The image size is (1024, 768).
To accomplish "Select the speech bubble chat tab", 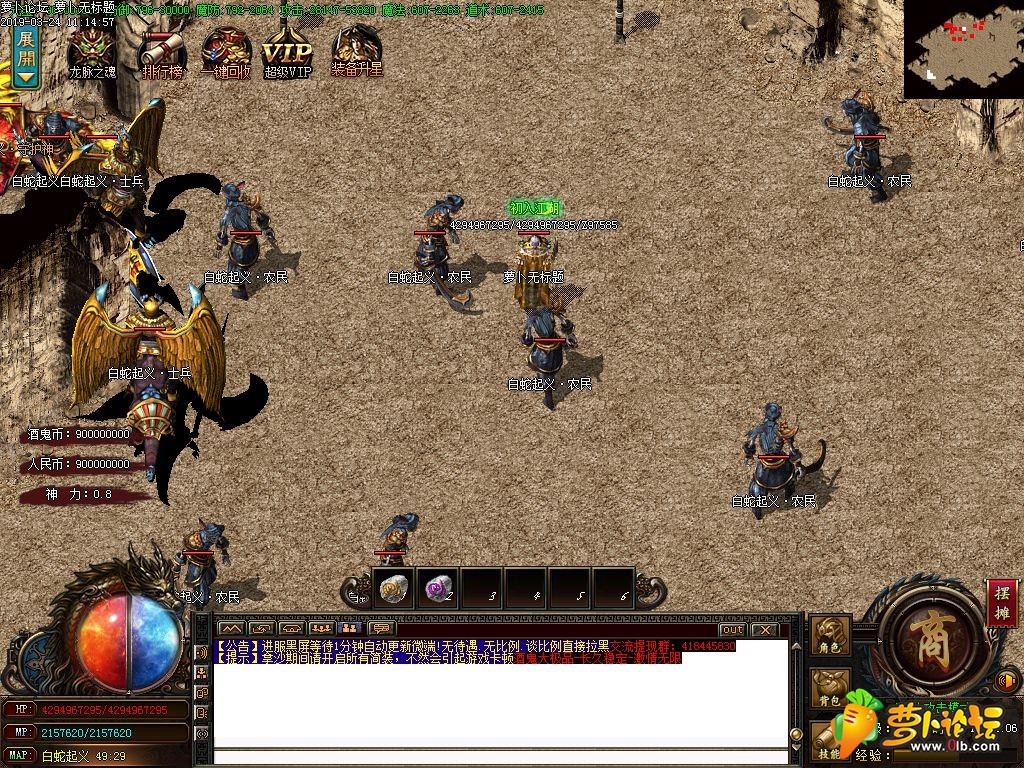I will 380,628.
